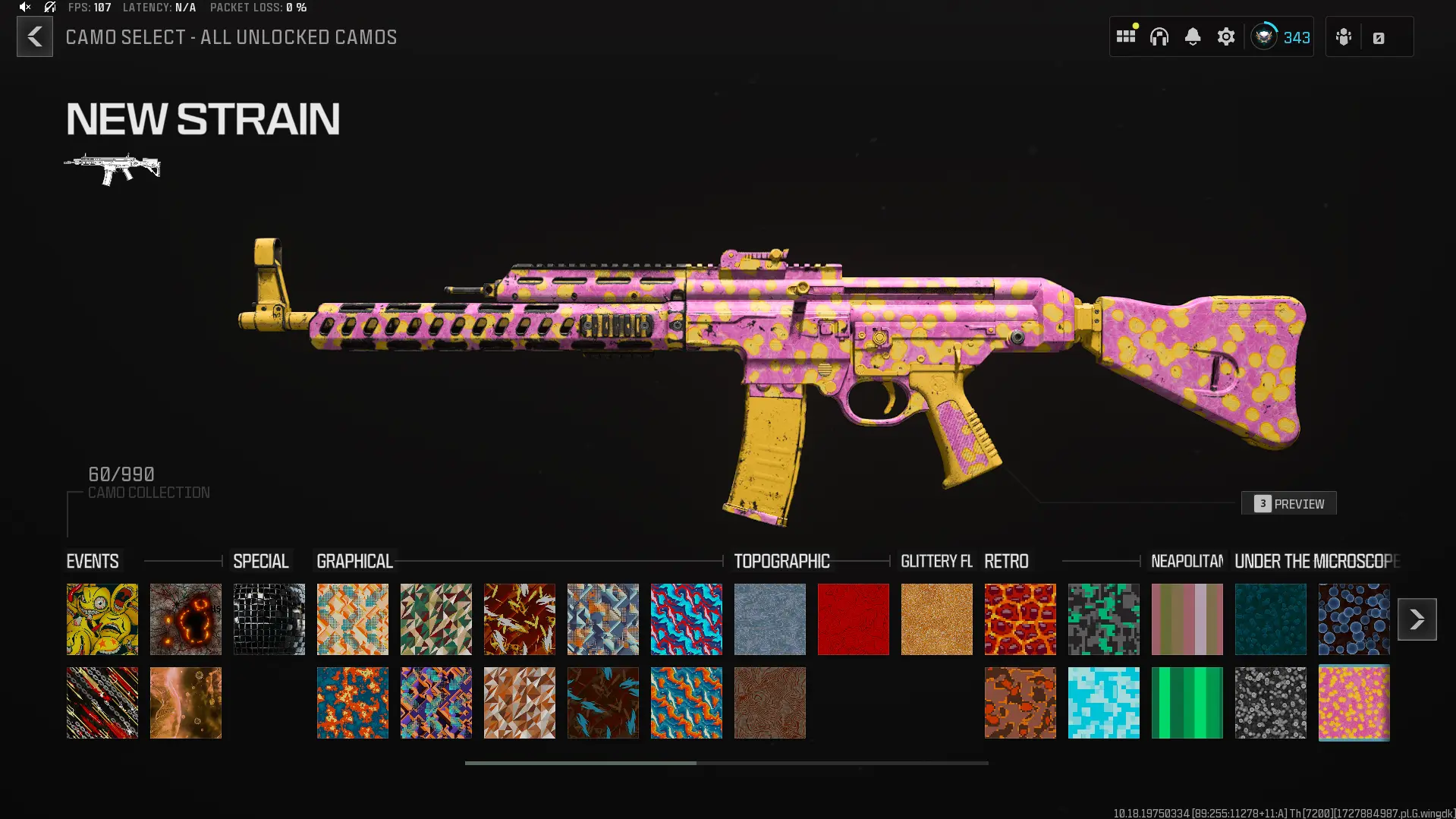This screenshot has width=1456, height=819.
Task: Click the PREVIEW button
Action: (1288, 502)
